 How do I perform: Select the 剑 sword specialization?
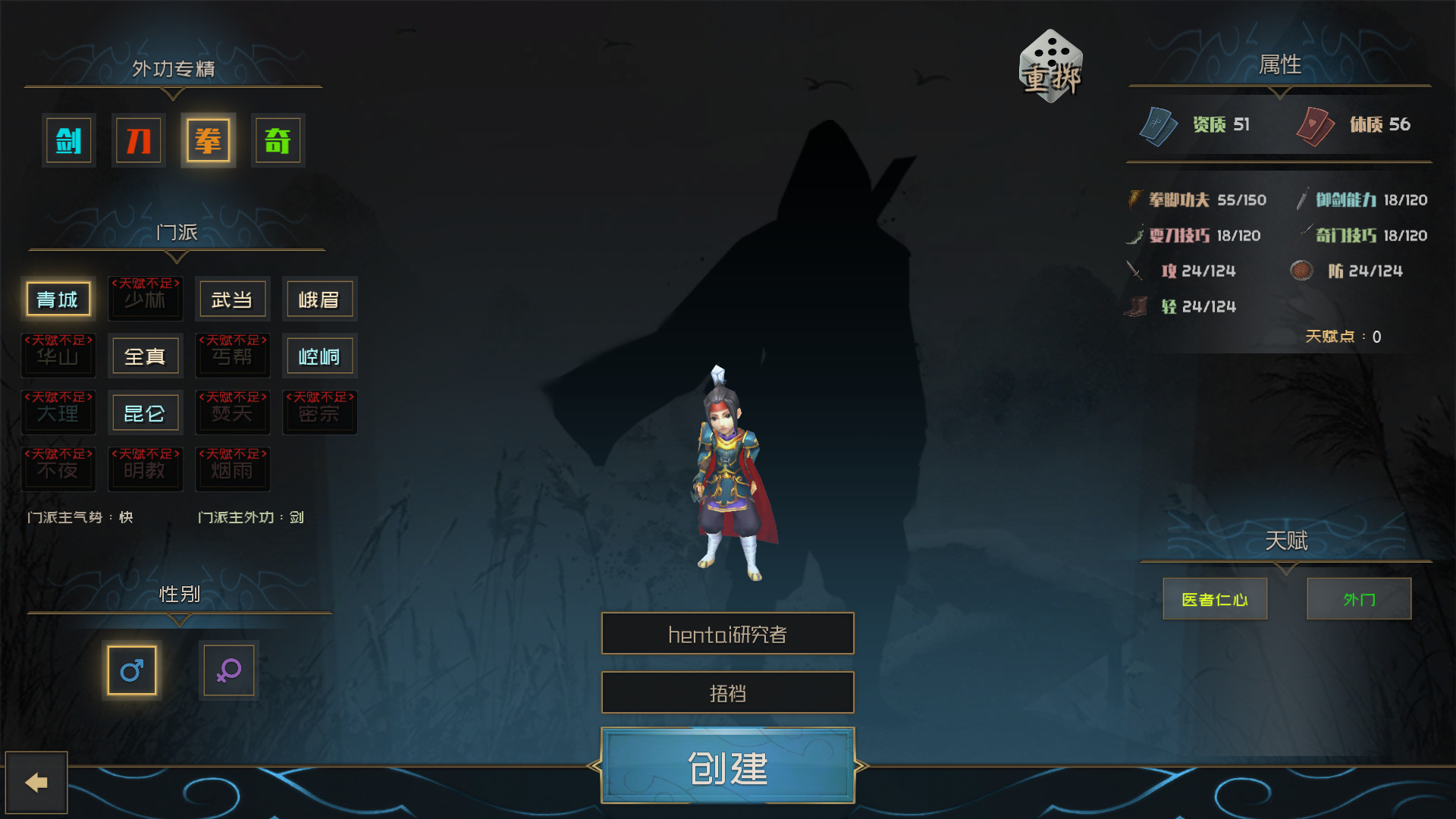pyautogui.click(x=69, y=140)
